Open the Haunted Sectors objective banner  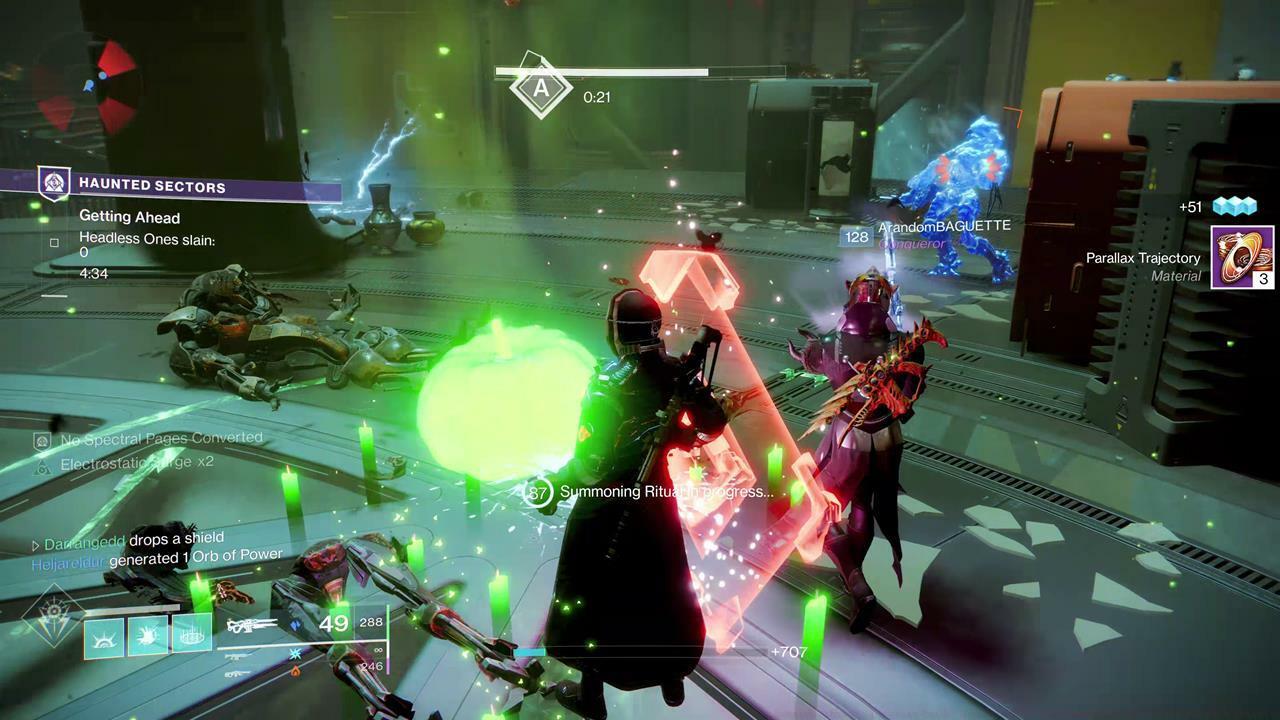(x=190, y=185)
